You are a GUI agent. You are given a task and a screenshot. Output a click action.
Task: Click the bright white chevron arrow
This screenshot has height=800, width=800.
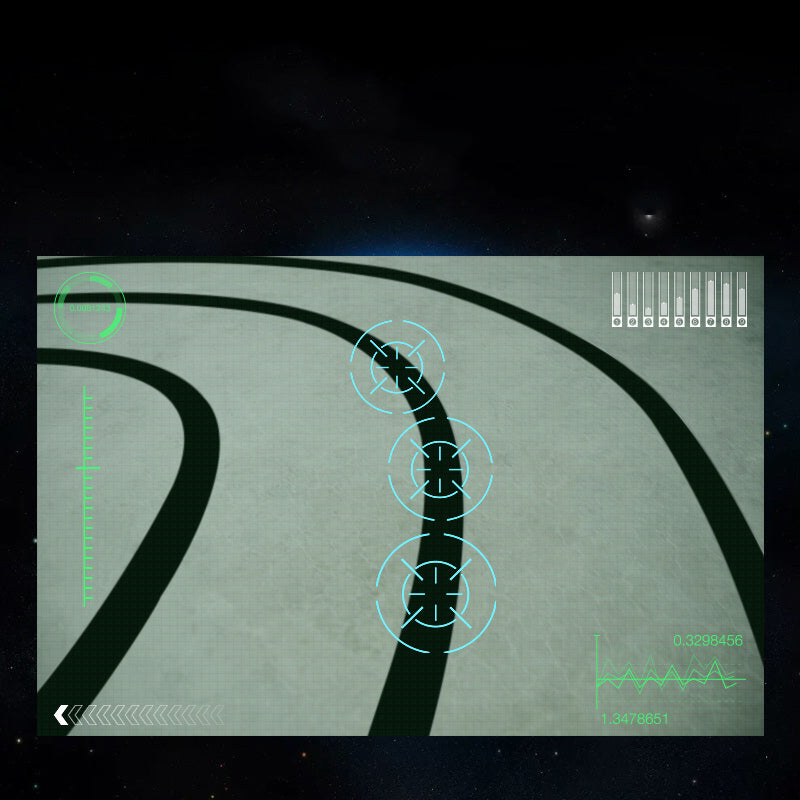pyautogui.click(x=61, y=714)
